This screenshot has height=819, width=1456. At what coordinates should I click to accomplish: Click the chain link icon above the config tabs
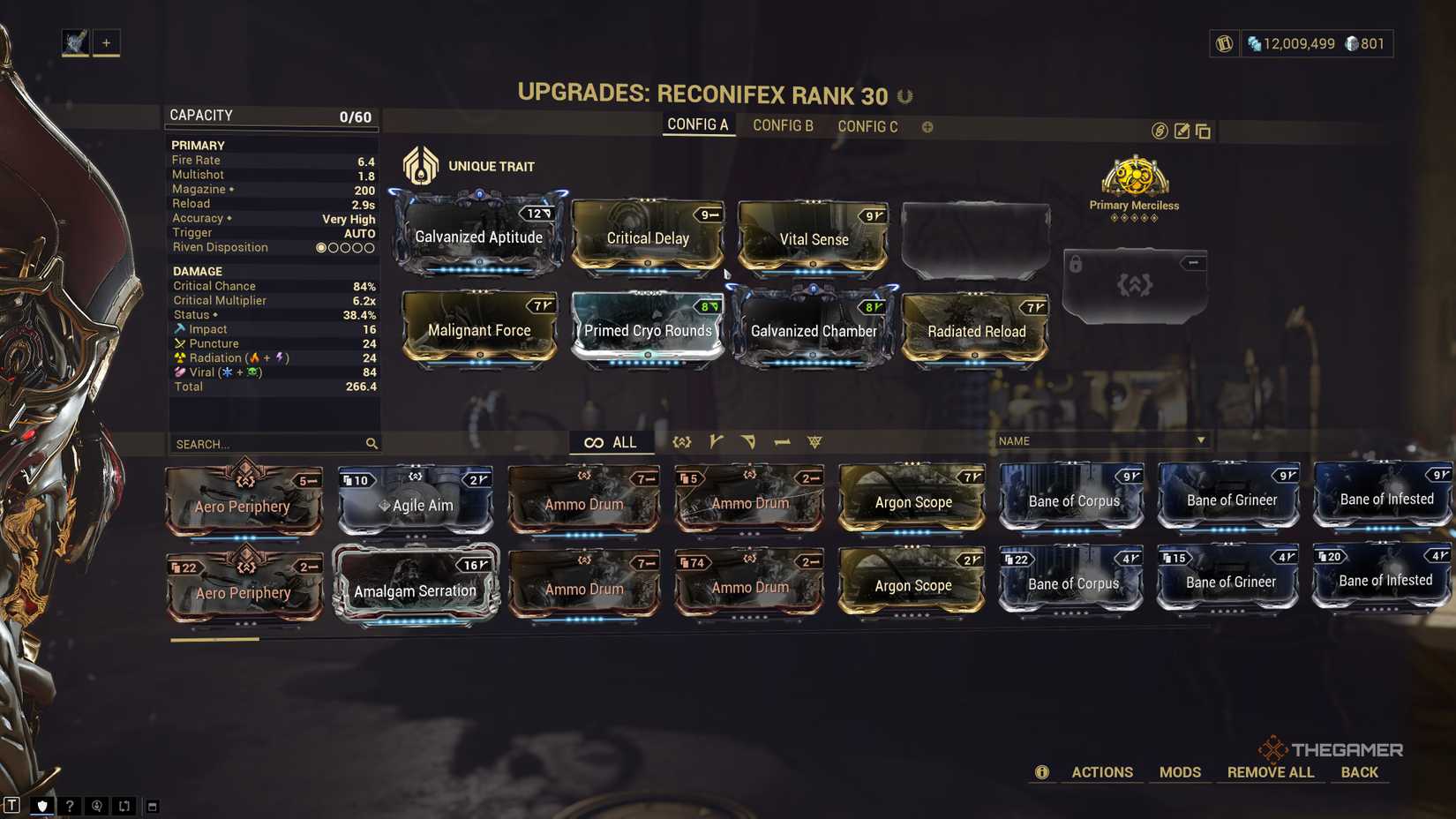coord(1159,131)
